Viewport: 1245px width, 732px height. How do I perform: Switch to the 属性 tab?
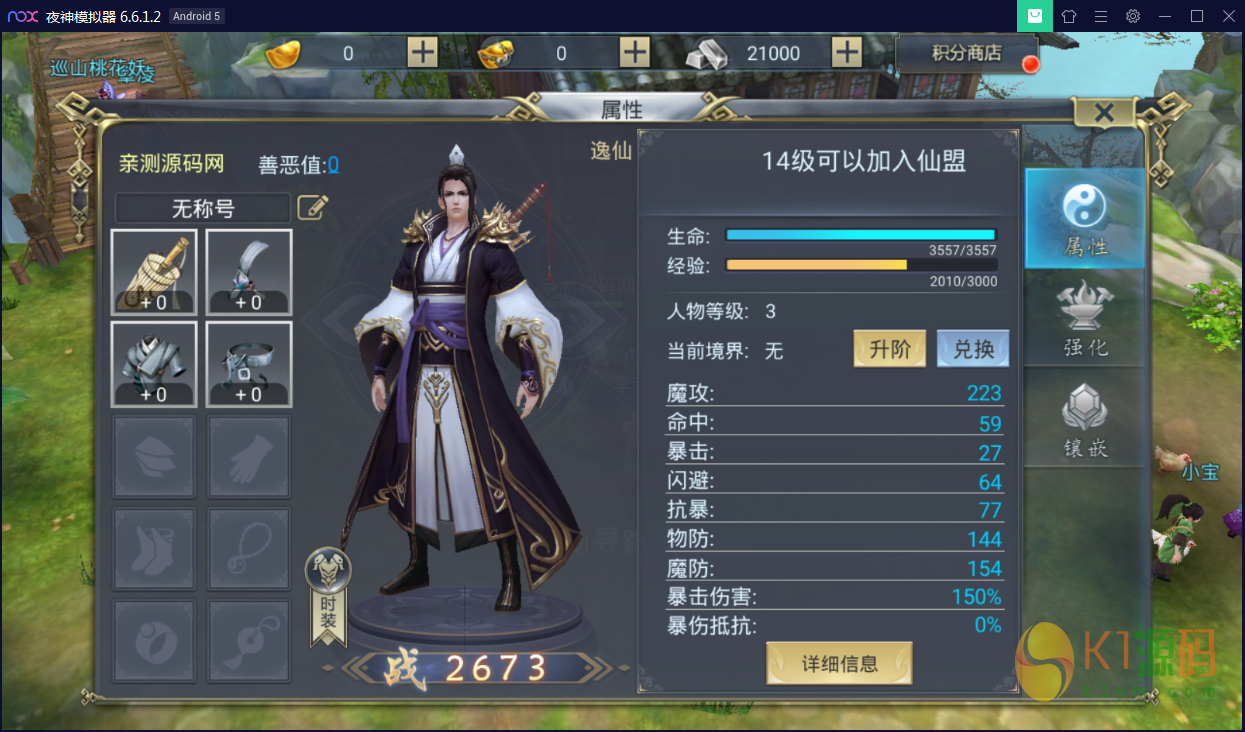click(1085, 218)
